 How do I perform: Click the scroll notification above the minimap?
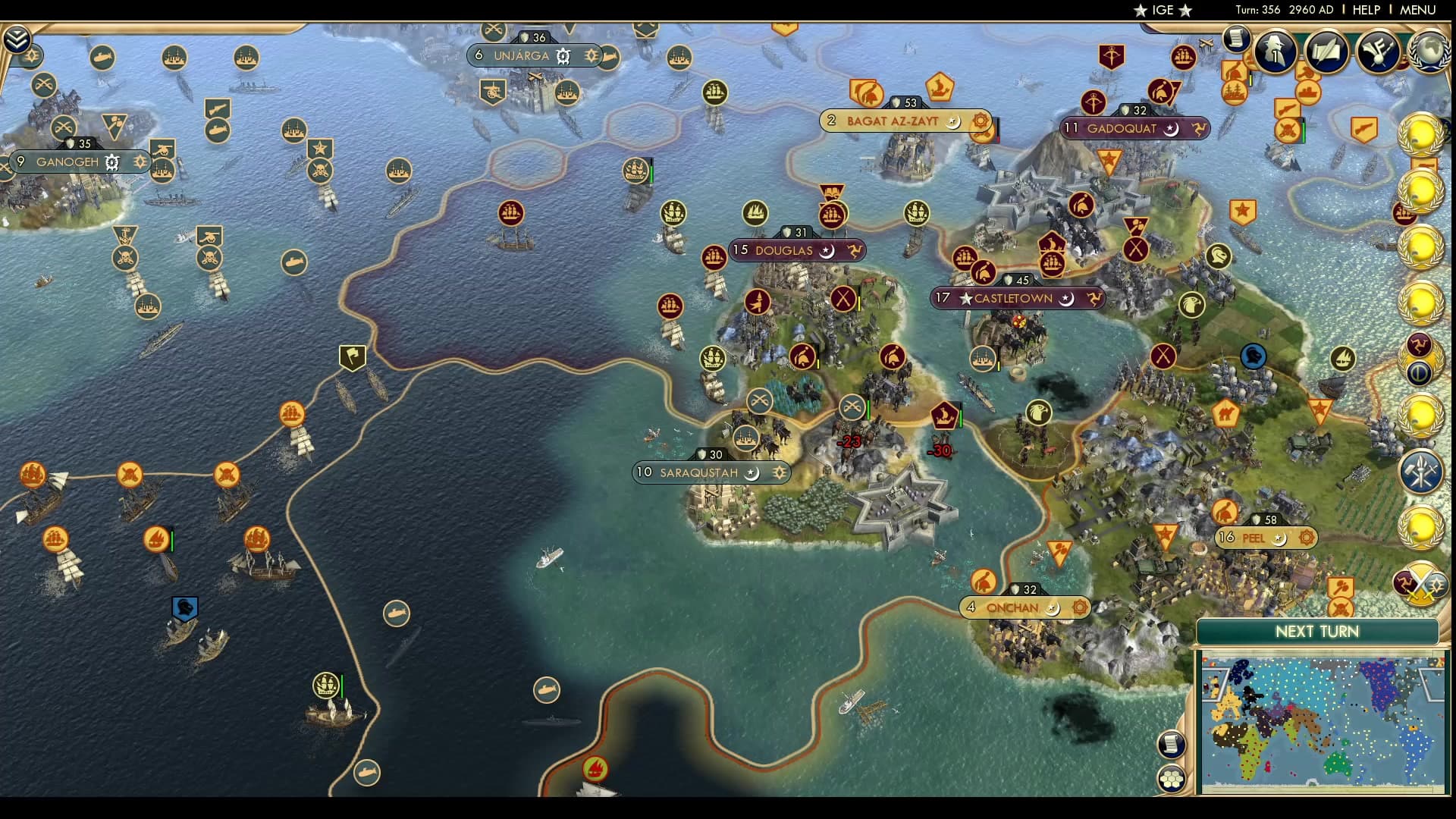[1172, 745]
